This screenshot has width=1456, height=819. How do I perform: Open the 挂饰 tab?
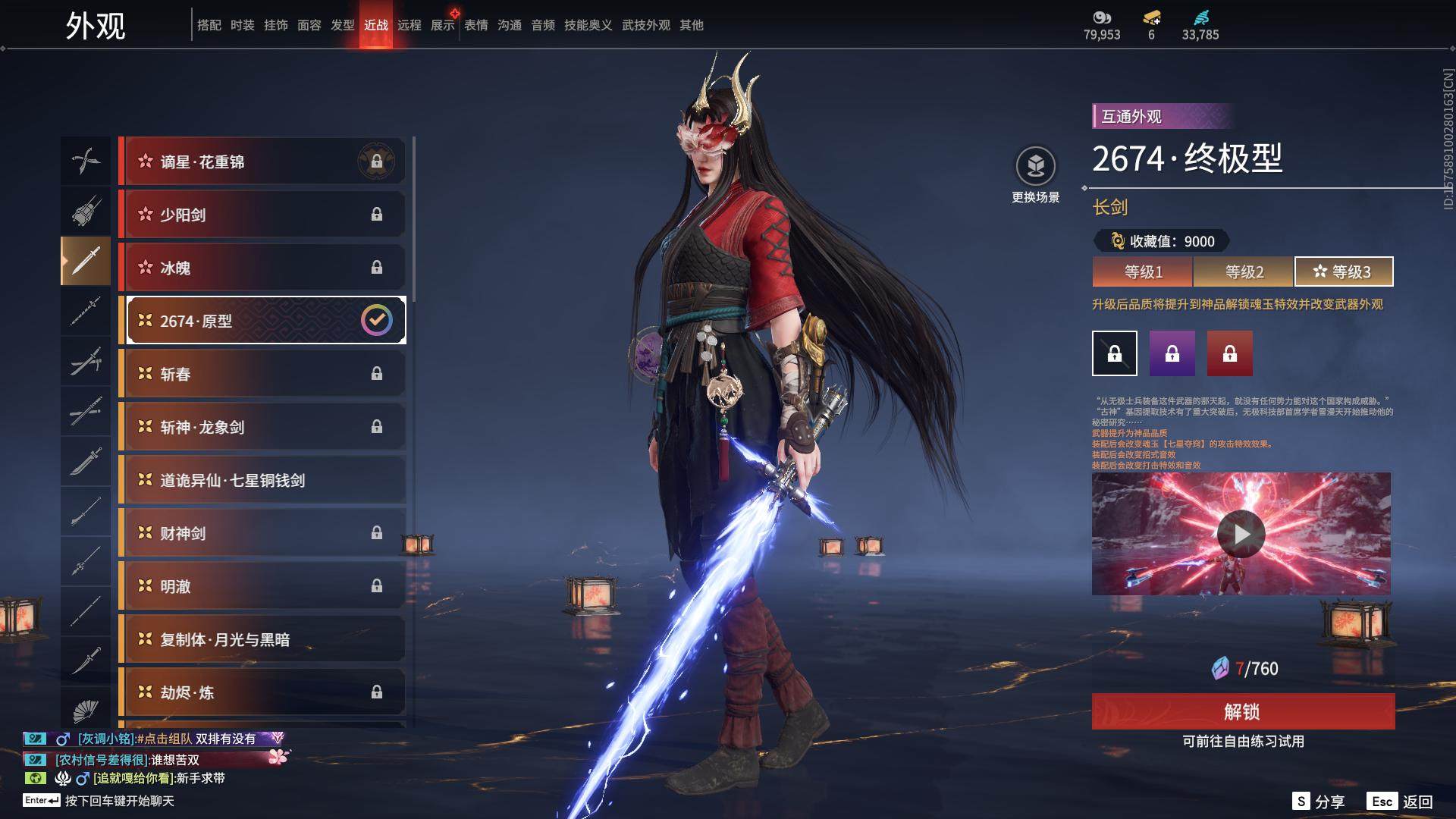pyautogui.click(x=276, y=25)
